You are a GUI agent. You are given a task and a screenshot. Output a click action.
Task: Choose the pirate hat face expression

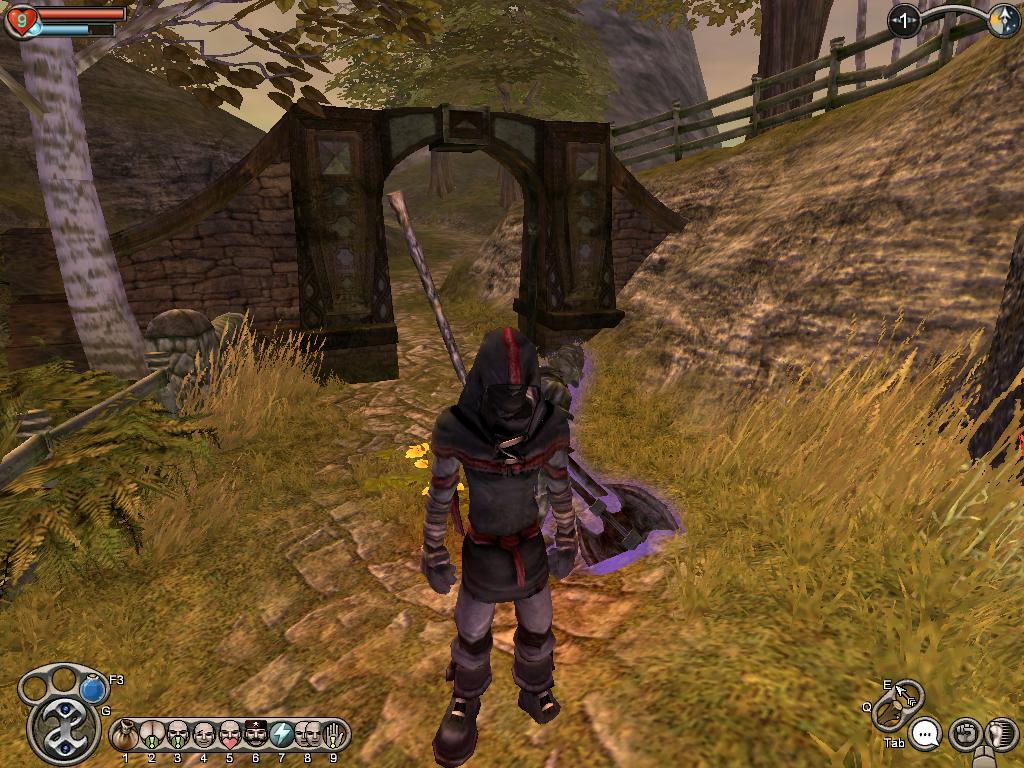coord(256,736)
